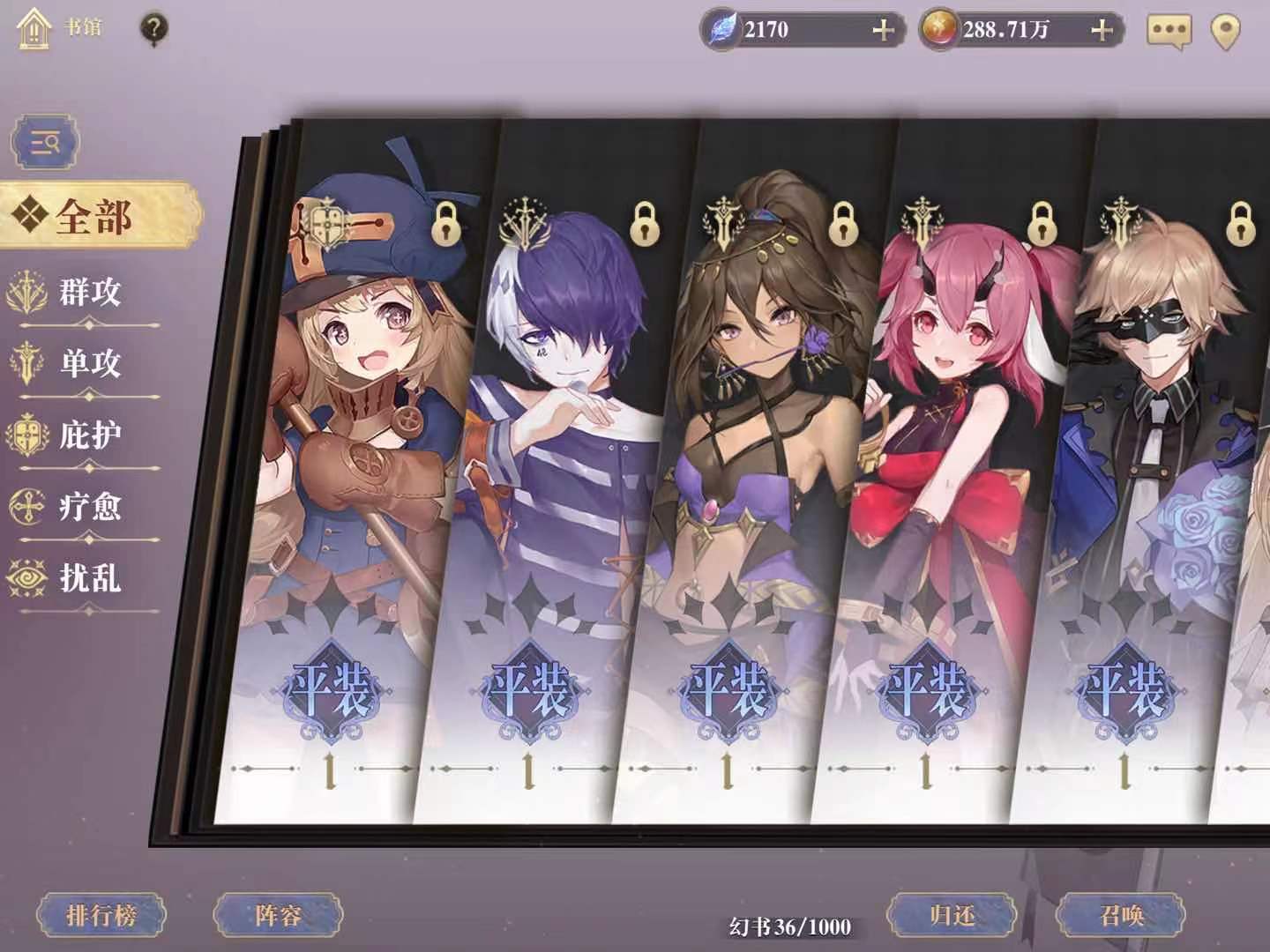Click the 庇护 shield icon in sidebar
This screenshot has height=952, width=1270.
coord(26,432)
